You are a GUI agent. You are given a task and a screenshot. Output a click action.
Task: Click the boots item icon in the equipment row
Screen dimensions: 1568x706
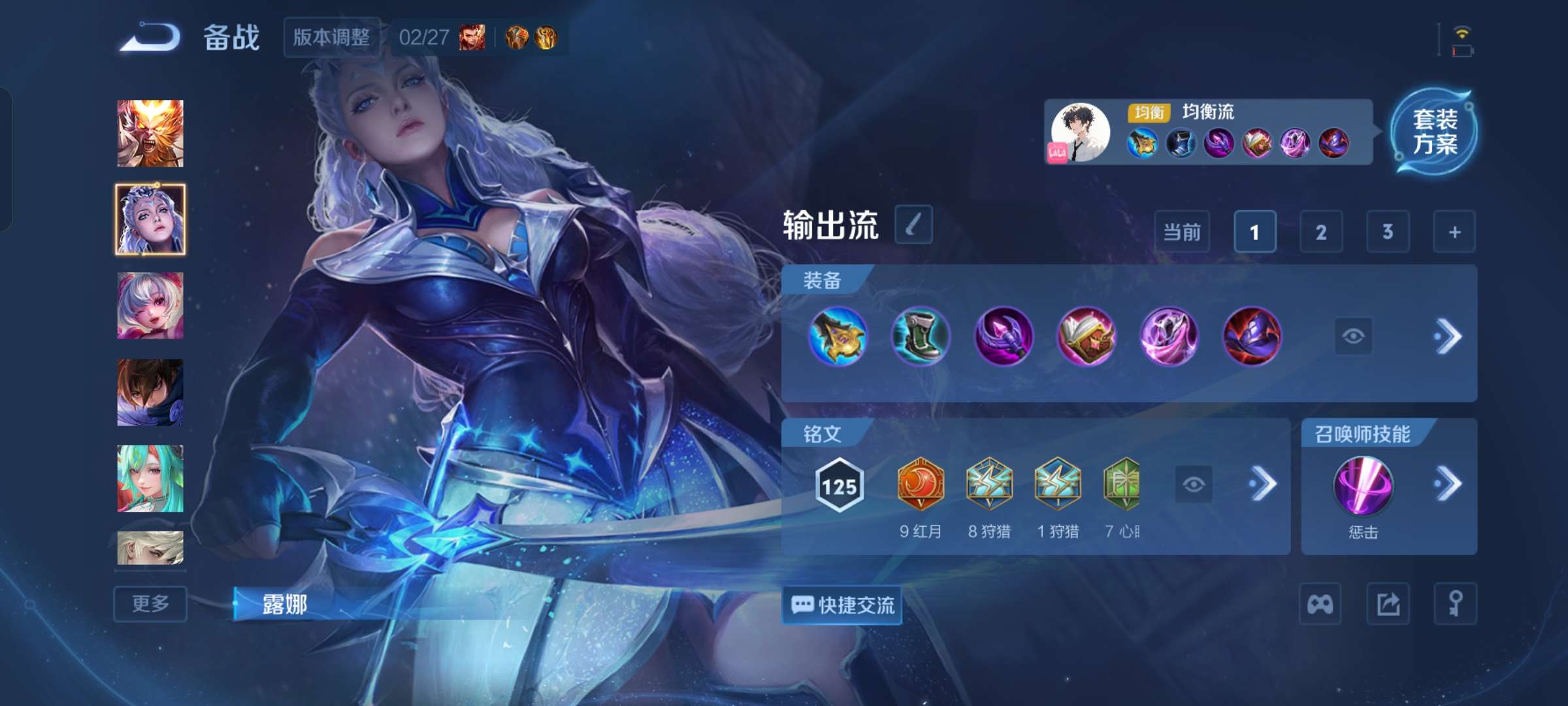[921, 338]
